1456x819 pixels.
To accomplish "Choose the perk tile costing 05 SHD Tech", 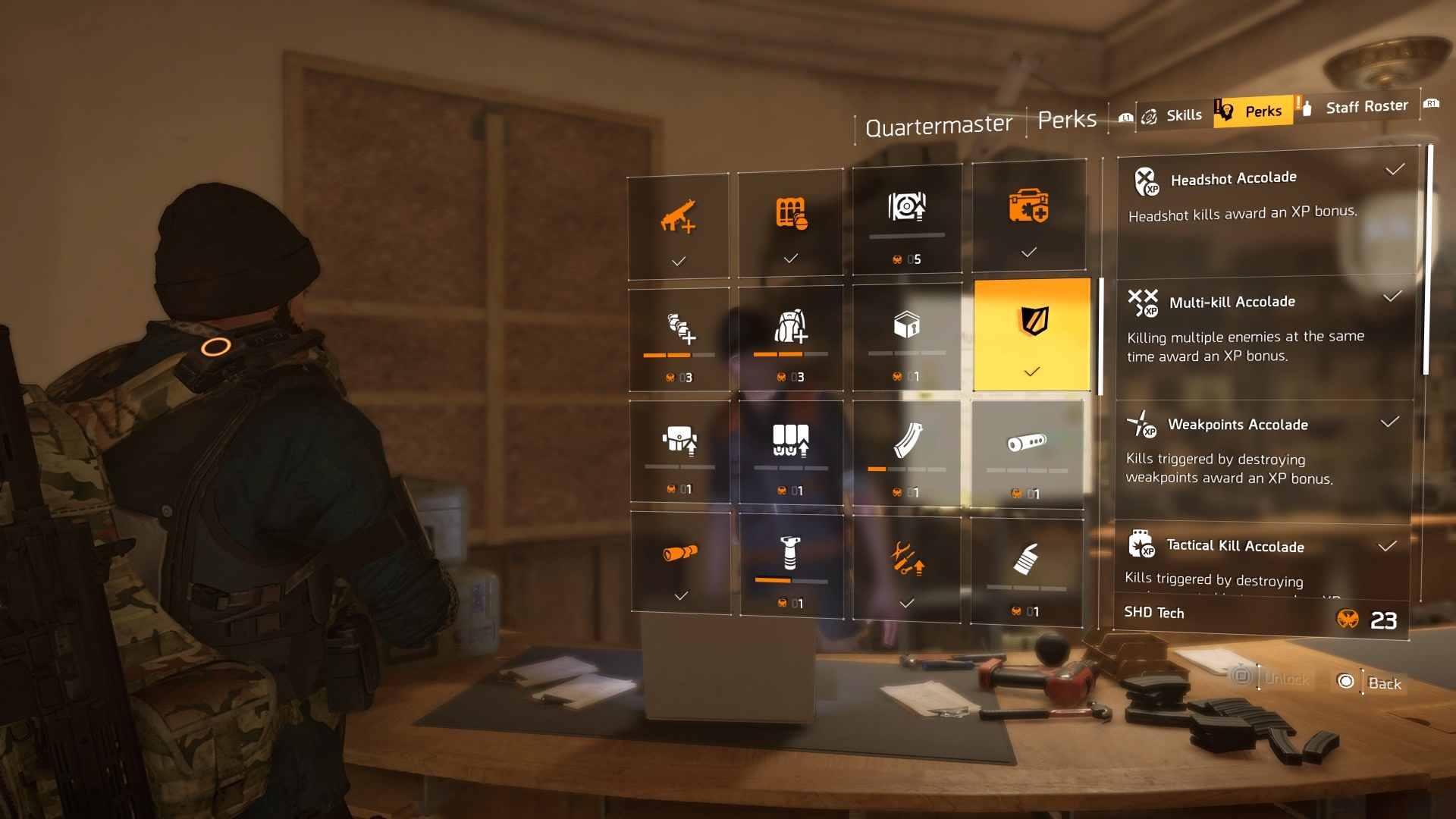I will pos(907,219).
